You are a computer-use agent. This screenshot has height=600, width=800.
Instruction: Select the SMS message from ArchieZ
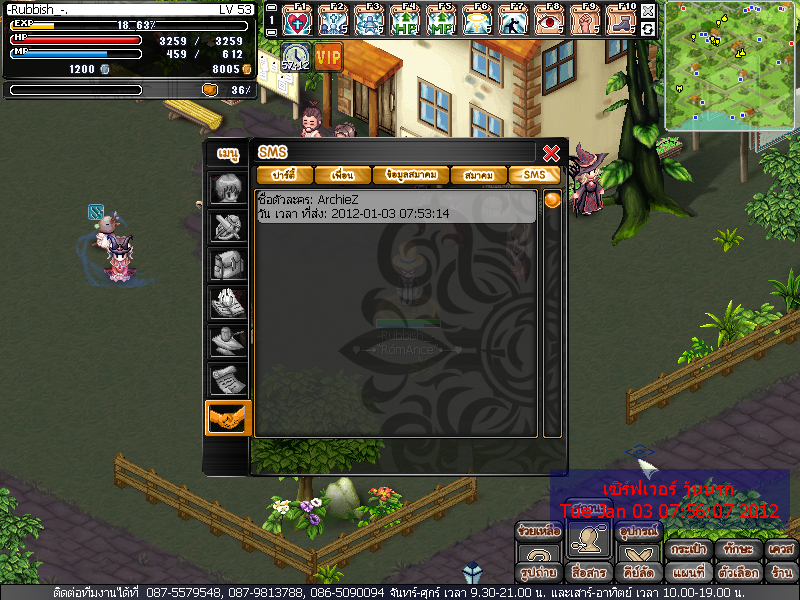[x=396, y=206]
